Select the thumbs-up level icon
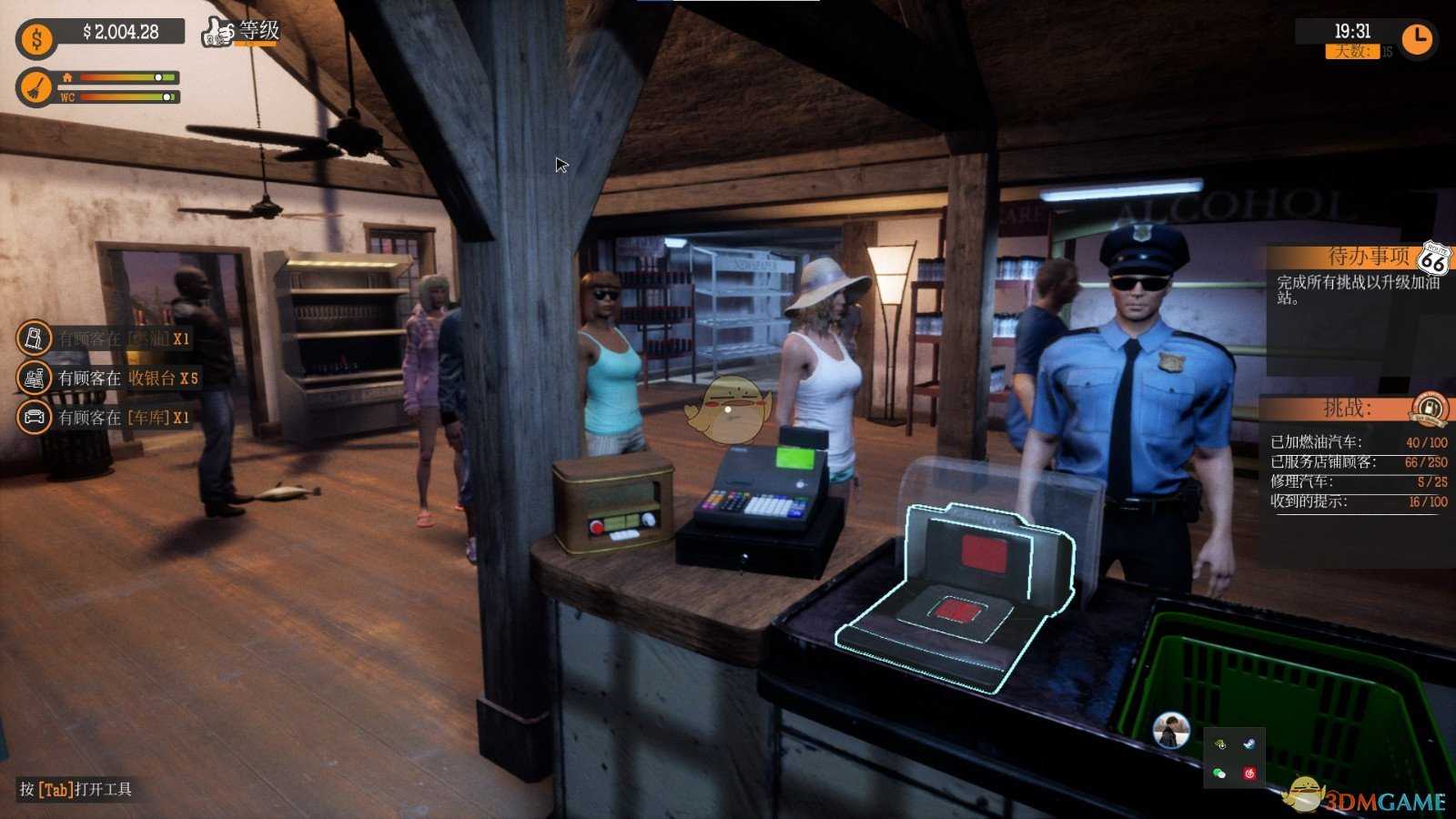 point(218,32)
